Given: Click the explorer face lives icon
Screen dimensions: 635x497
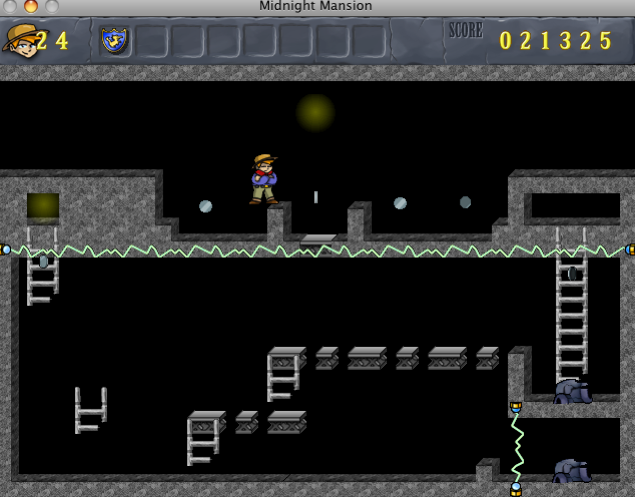Looking at the screenshot, I should click(x=20, y=40).
